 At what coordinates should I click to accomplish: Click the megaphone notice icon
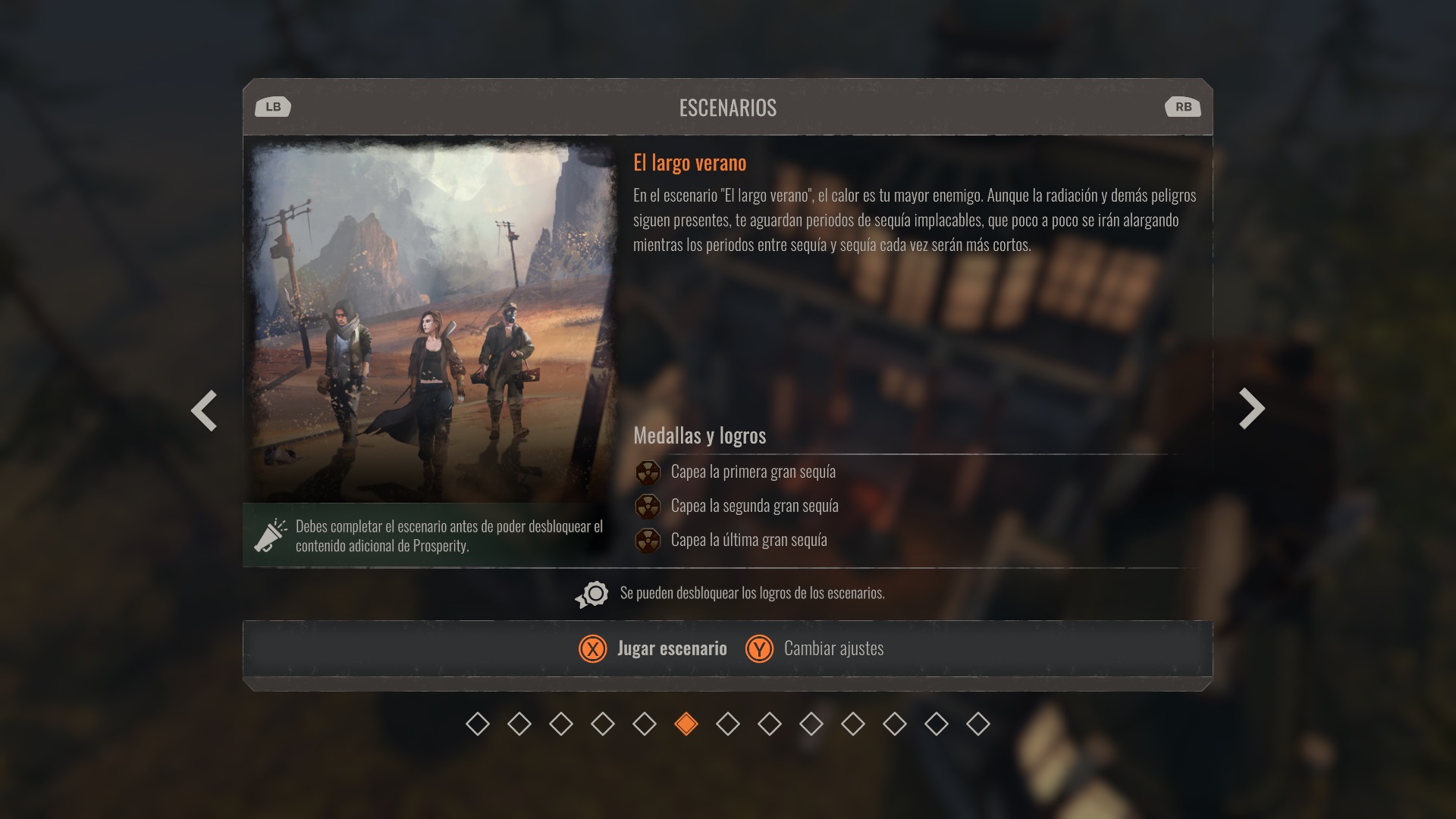point(271,535)
